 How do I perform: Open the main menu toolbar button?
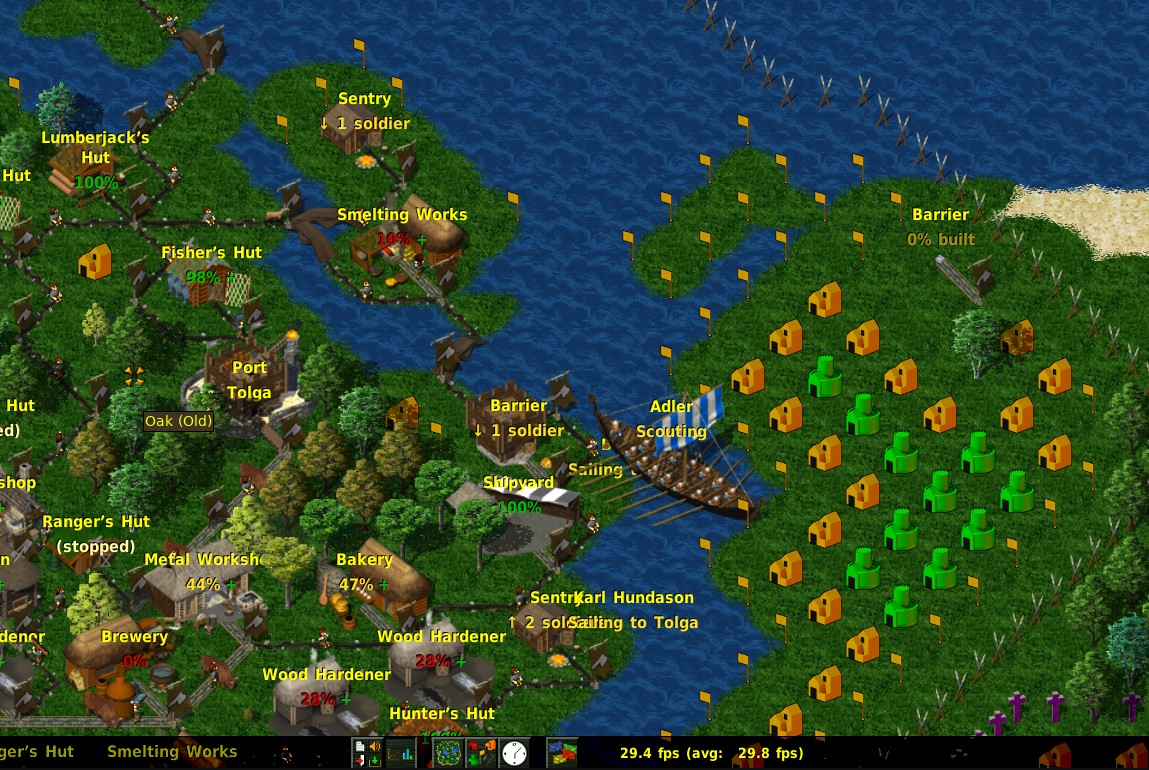(367, 753)
